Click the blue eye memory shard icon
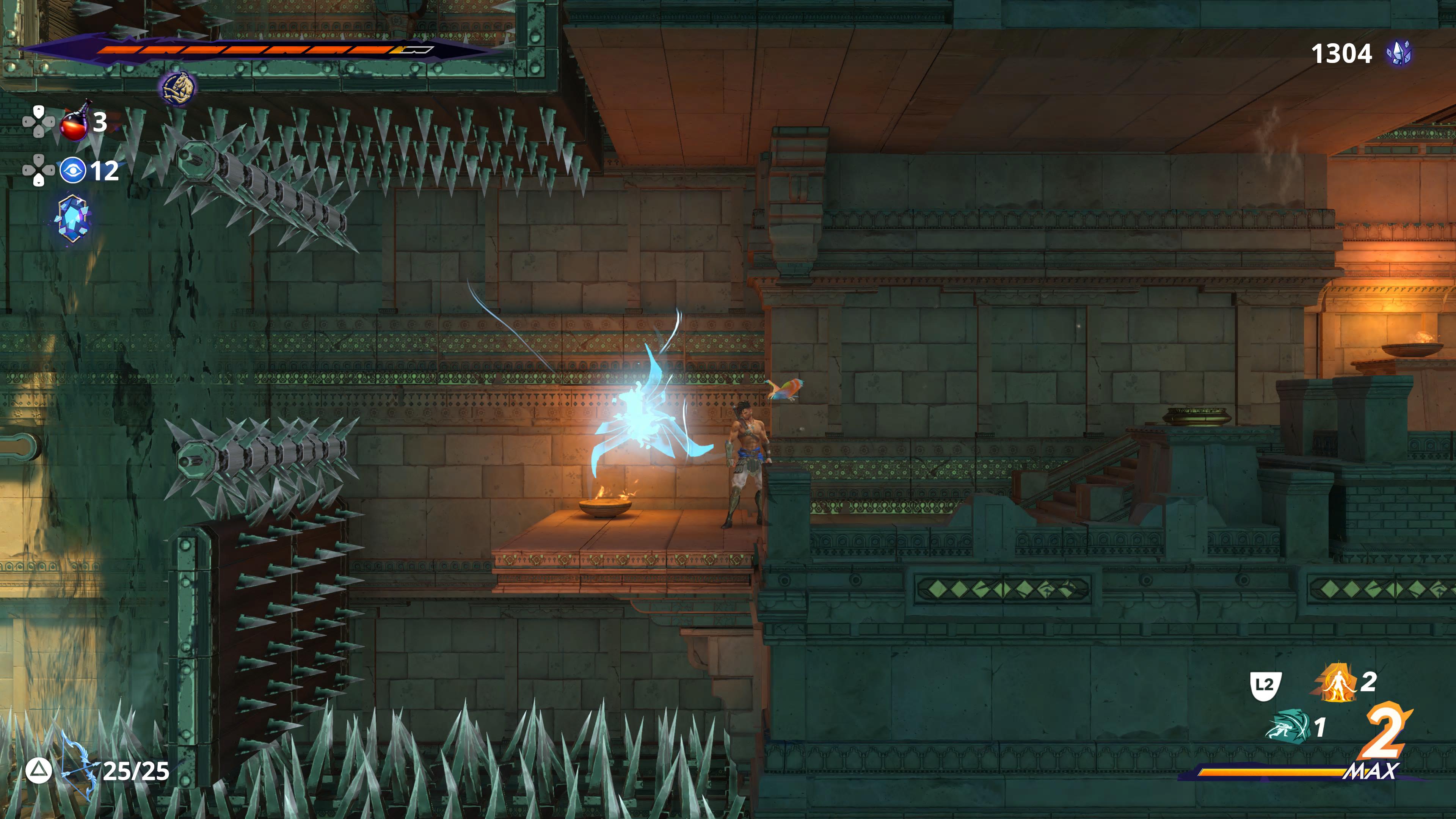The image size is (1456, 819). point(73,170)
